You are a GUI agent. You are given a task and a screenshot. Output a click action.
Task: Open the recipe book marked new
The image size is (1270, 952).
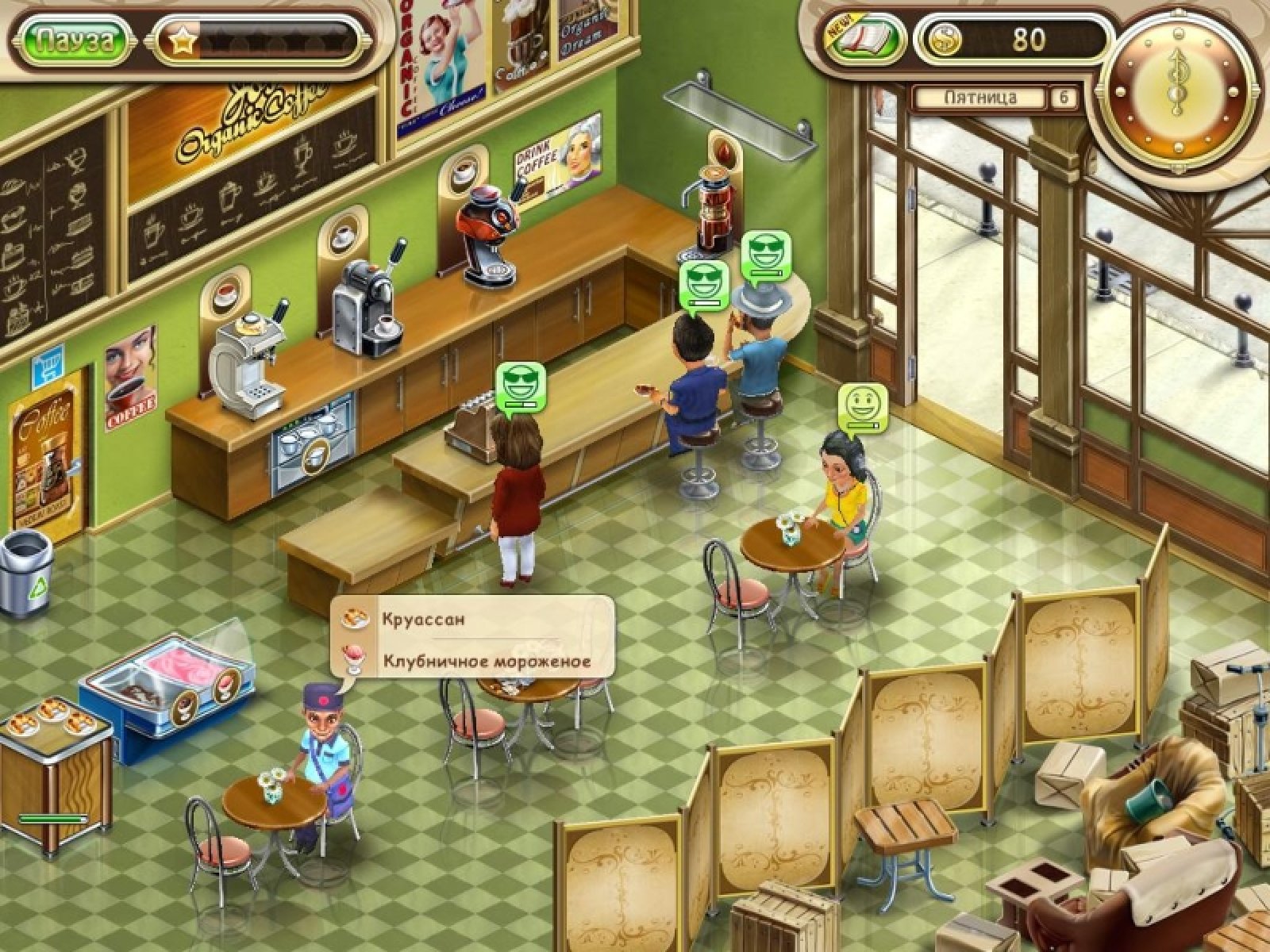pyautogui.click(x=865, y=40)
